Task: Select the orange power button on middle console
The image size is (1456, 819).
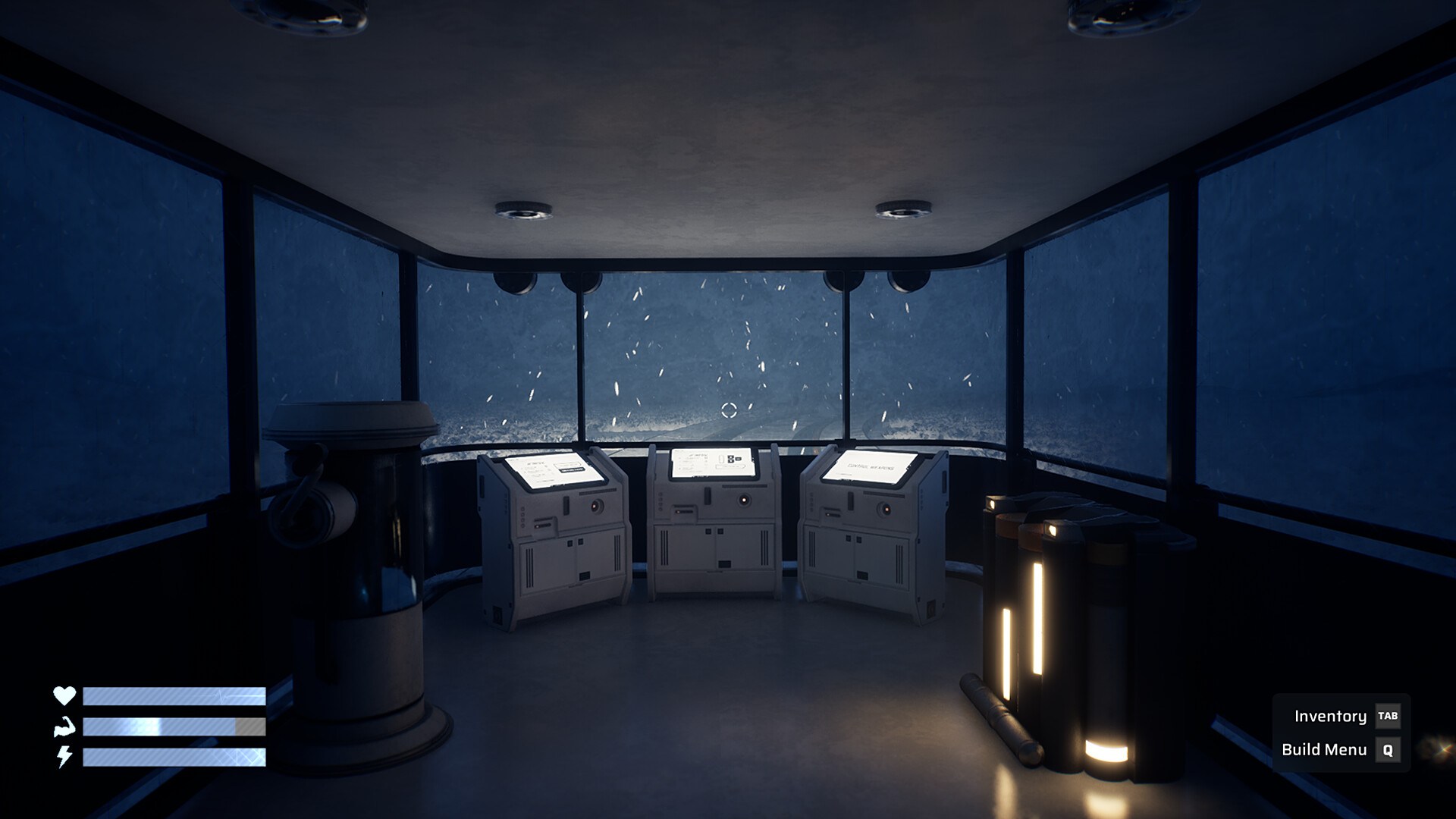Action: [745, 501]
